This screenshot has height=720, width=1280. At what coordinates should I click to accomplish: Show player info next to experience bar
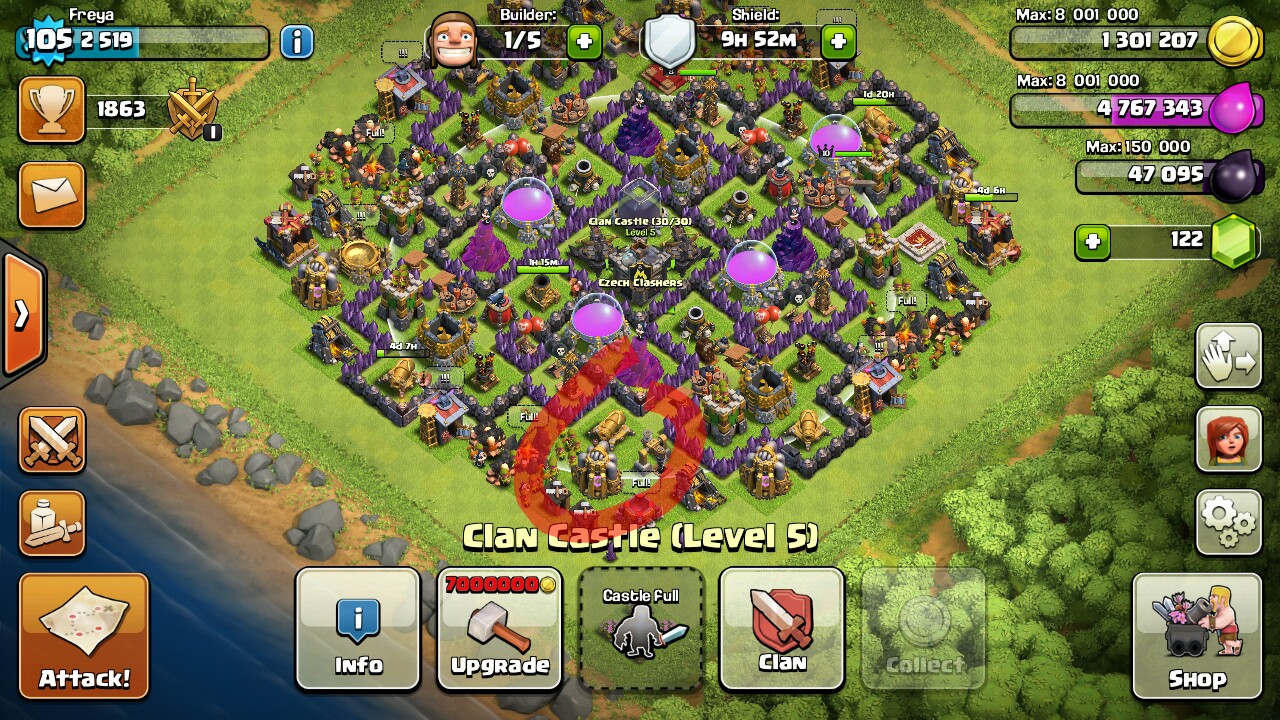tap(296, 42)
